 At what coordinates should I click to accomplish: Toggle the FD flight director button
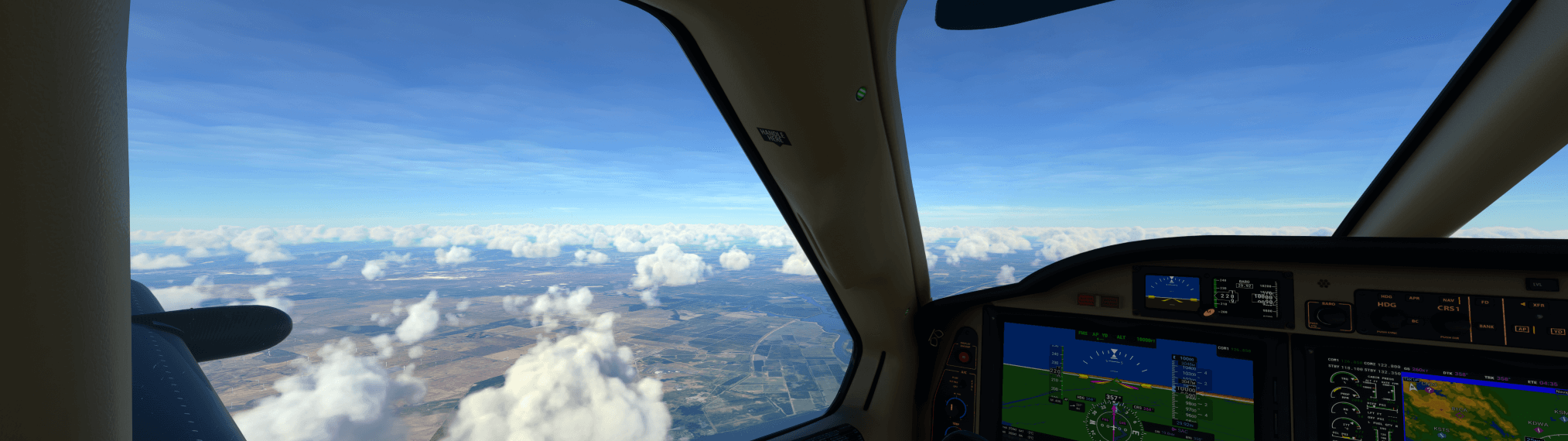click(x=1484, y=303)
